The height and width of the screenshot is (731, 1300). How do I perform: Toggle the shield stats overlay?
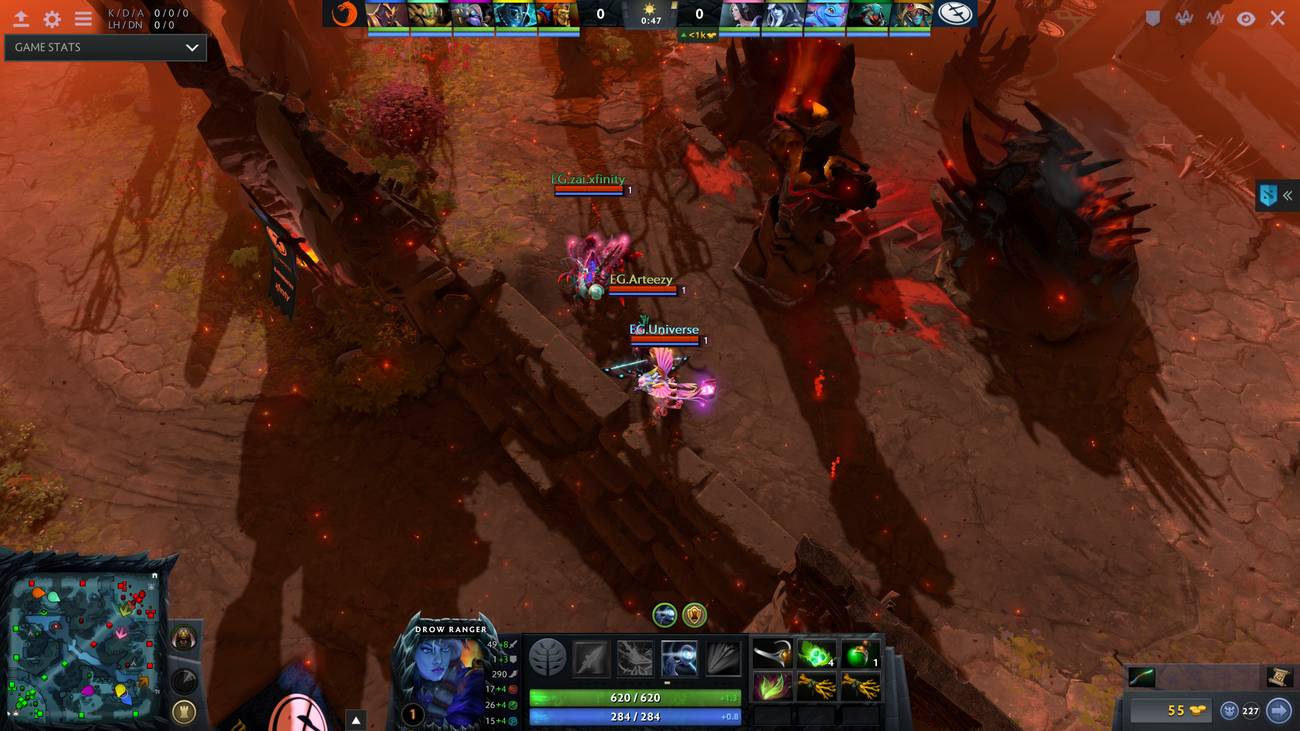1153,17
